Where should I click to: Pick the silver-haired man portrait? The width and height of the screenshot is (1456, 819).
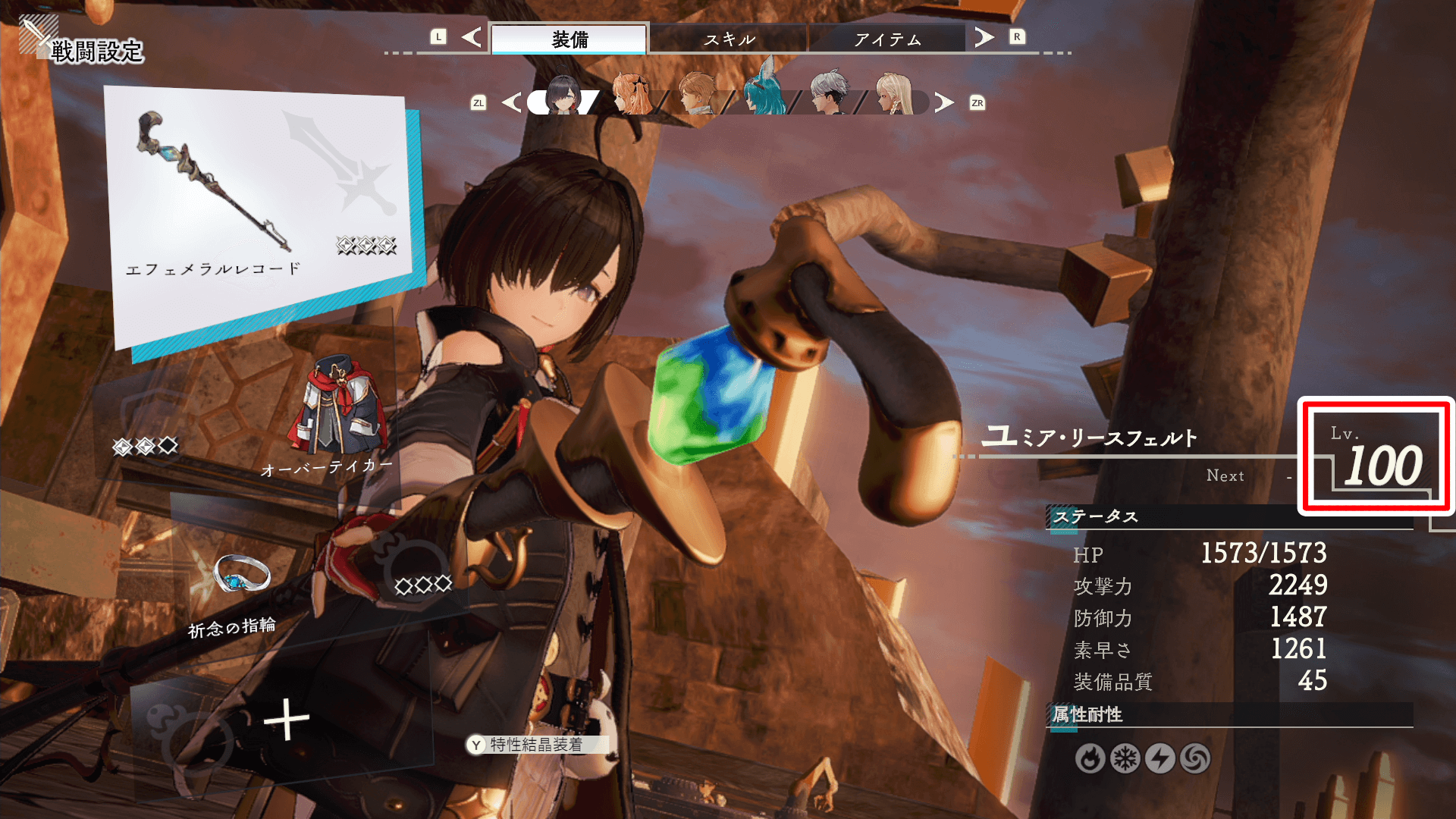click(828, 96)
